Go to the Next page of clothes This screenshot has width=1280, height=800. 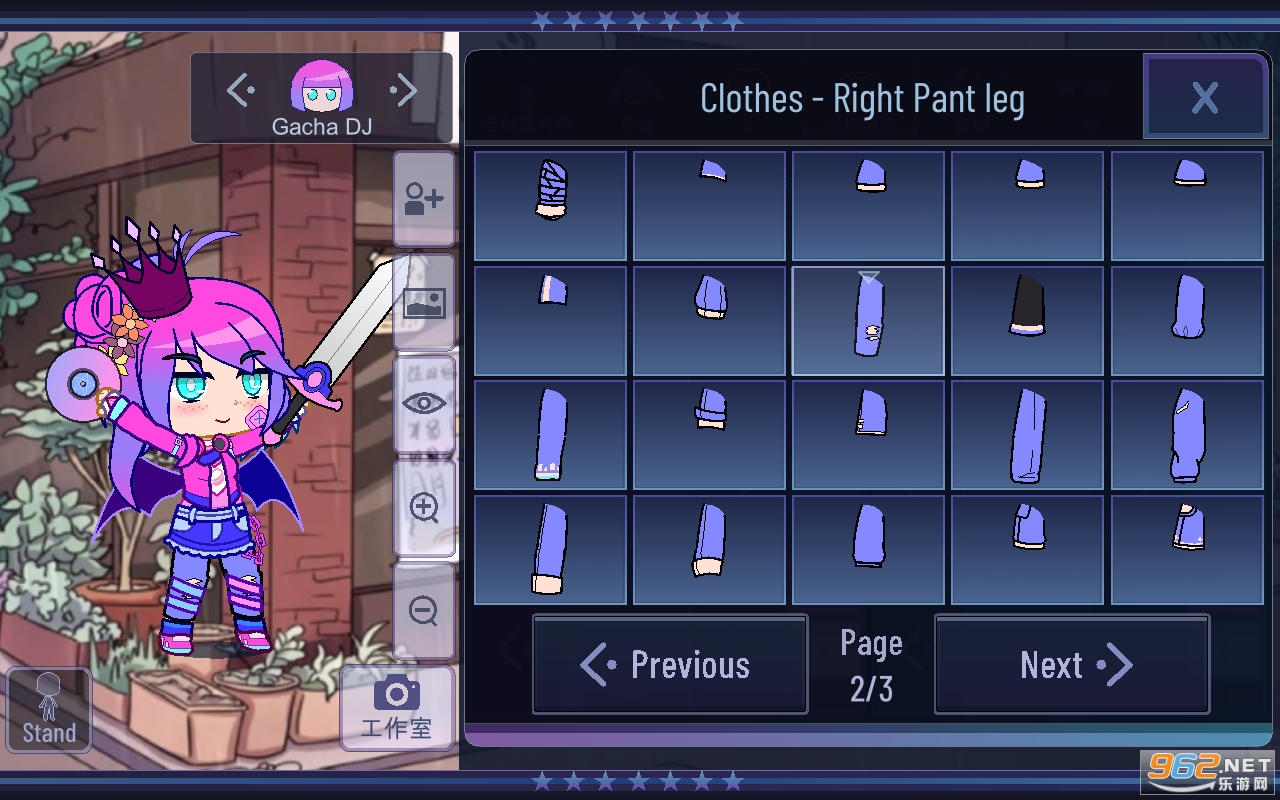click(1072, 665)
